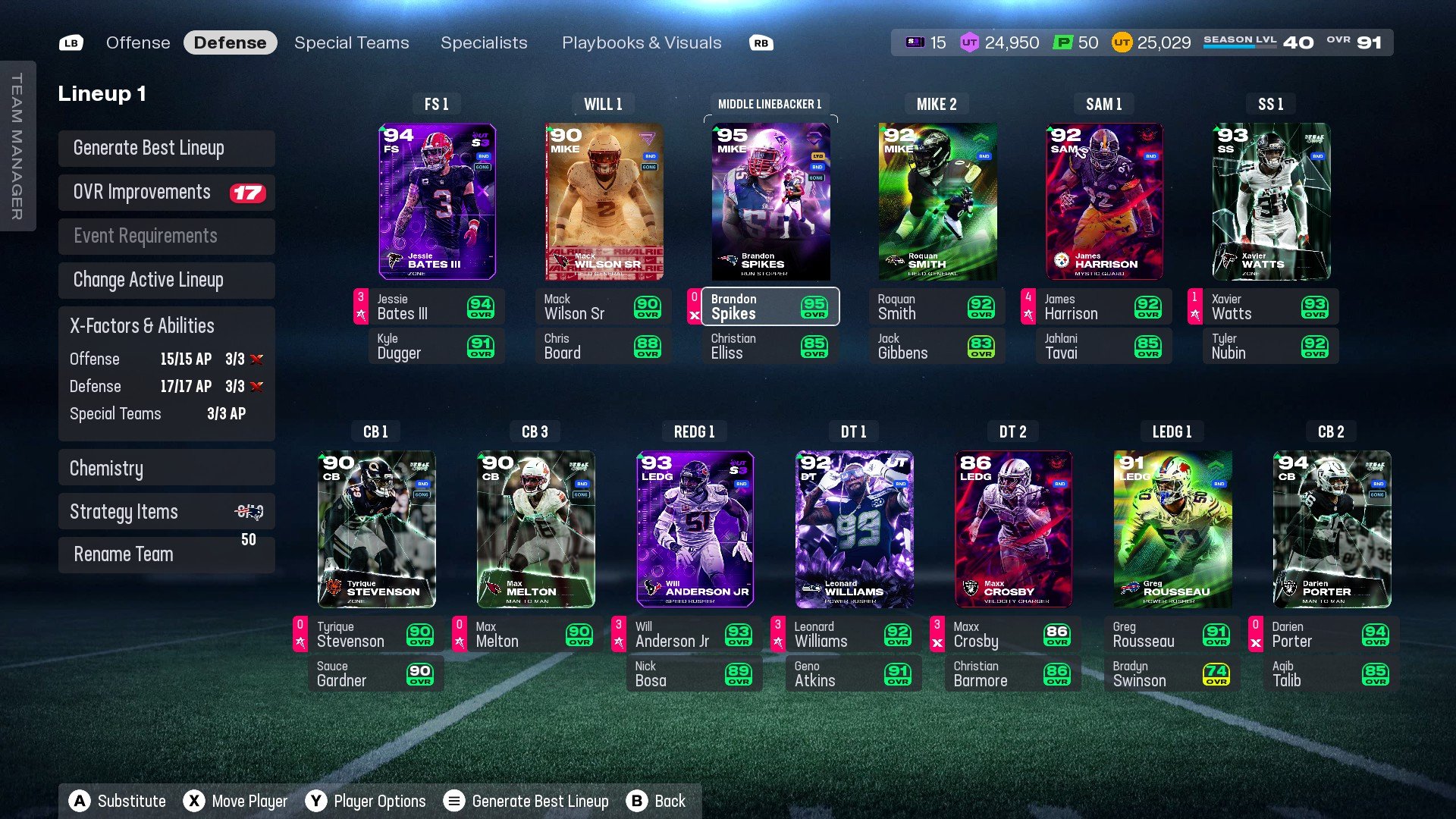This screenshot has width=1456, height=819.
Task: Open OVR Improvements menu entry
Action: pyautogui.click(x=166, y=193)
